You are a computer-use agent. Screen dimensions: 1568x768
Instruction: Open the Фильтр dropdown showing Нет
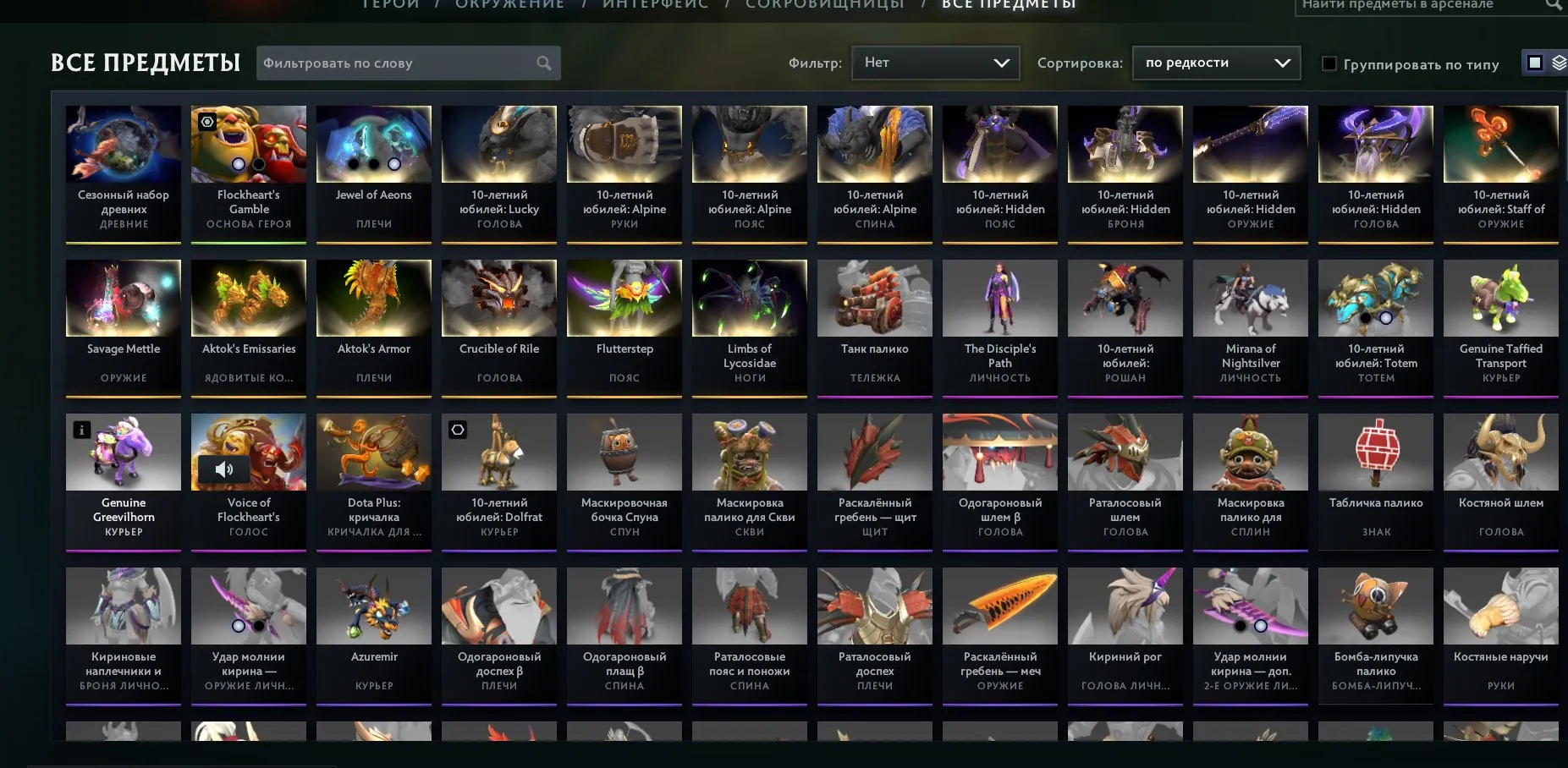[935, 62]
